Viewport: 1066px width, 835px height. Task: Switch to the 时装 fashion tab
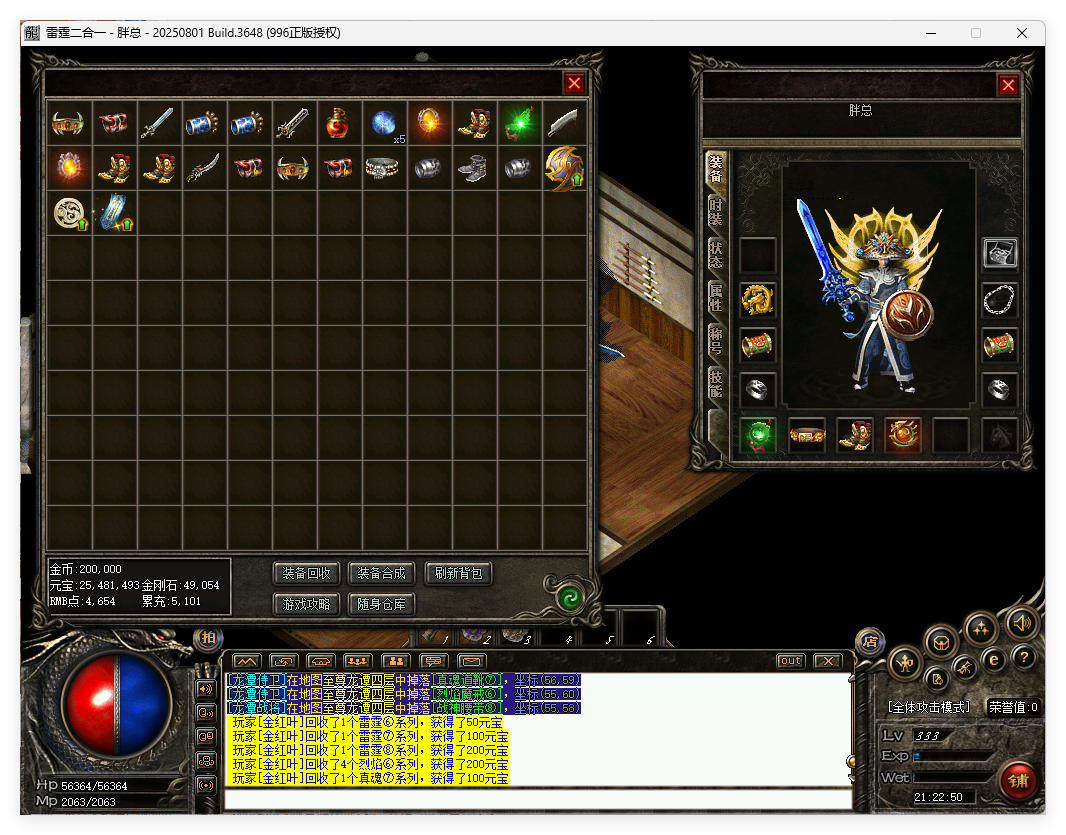click(716, 211)
